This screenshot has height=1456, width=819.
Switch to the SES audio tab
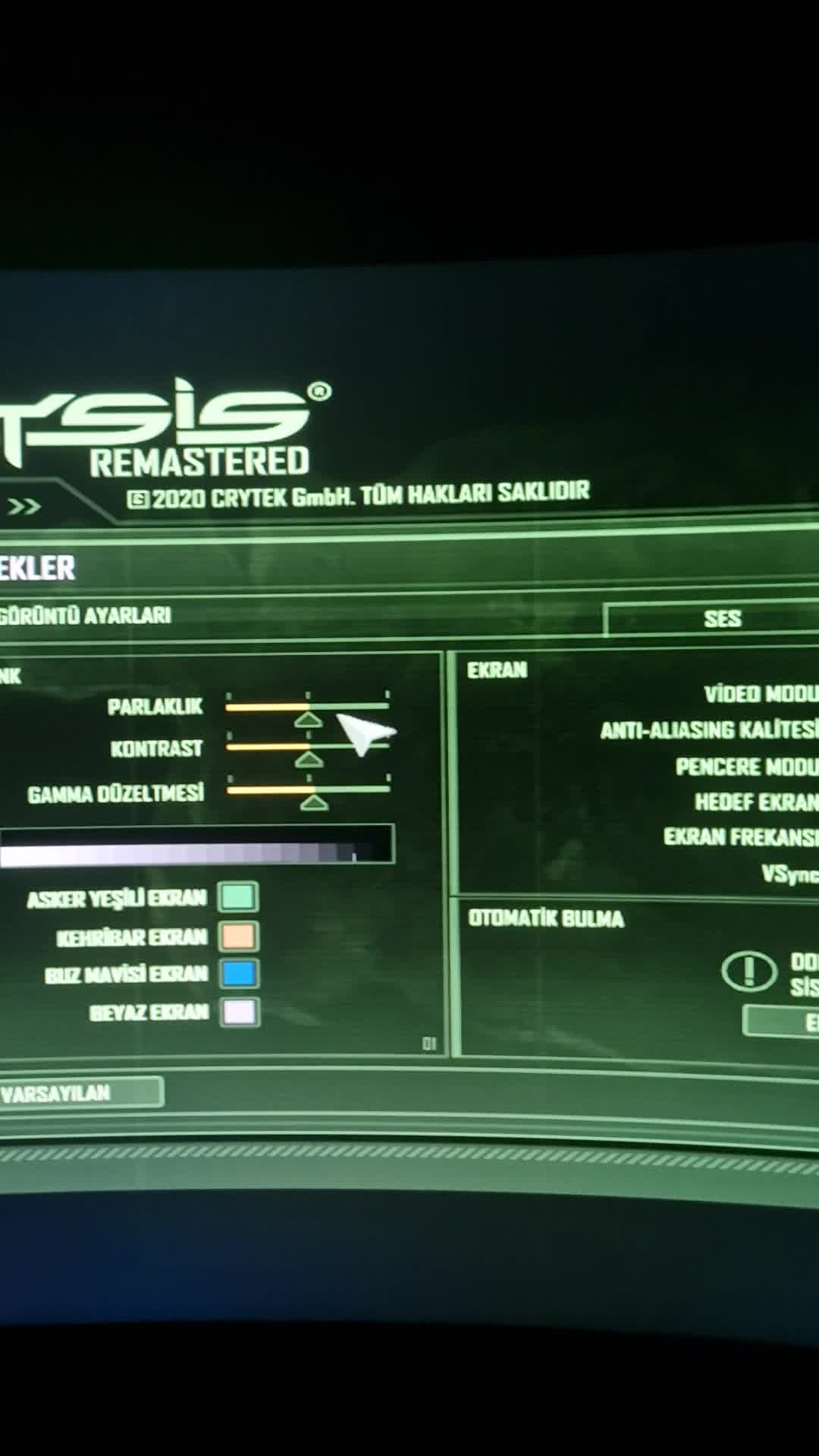pos(720,619)
